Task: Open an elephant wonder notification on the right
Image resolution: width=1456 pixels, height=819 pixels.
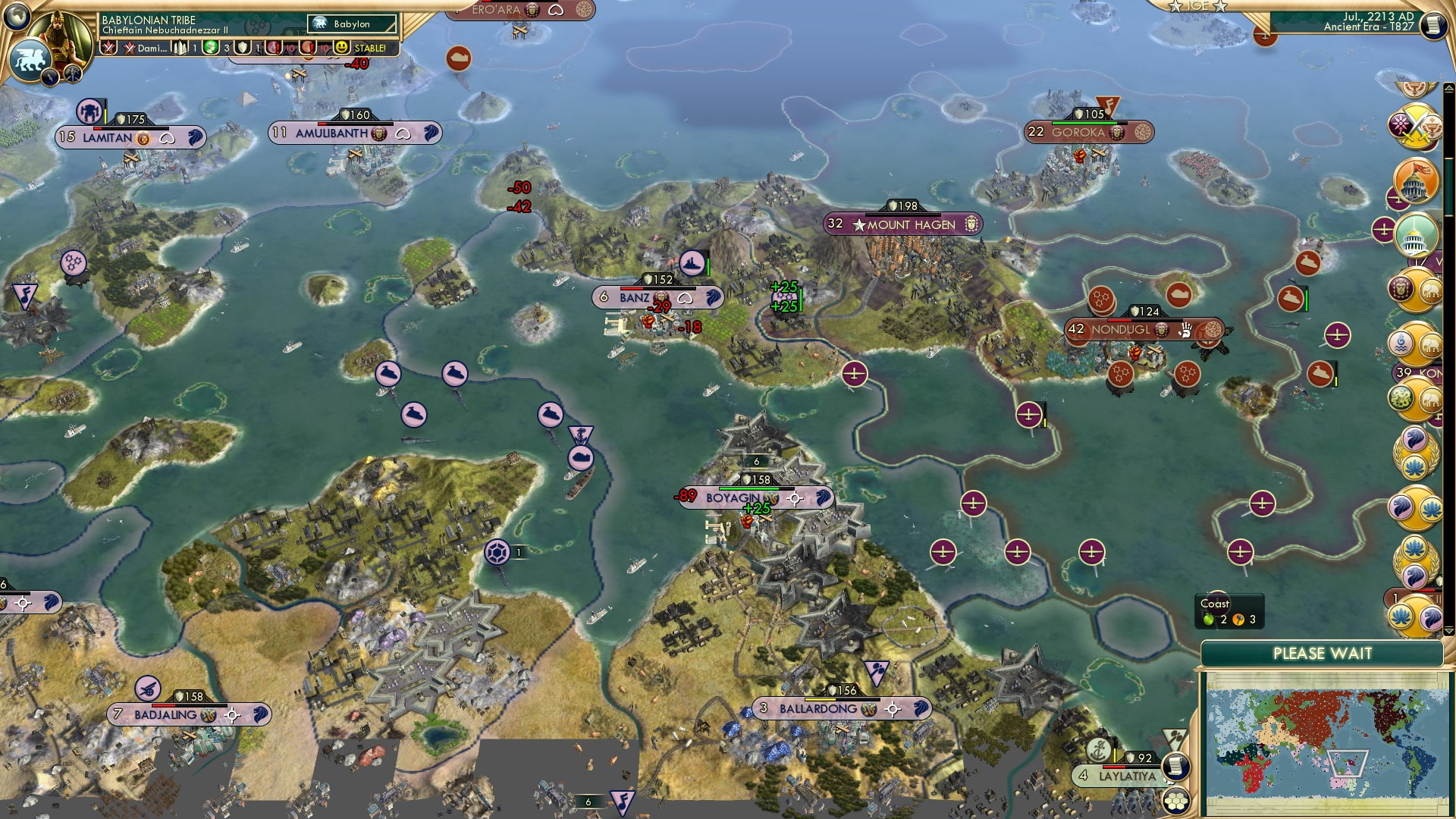Action: pos(1432,290)
